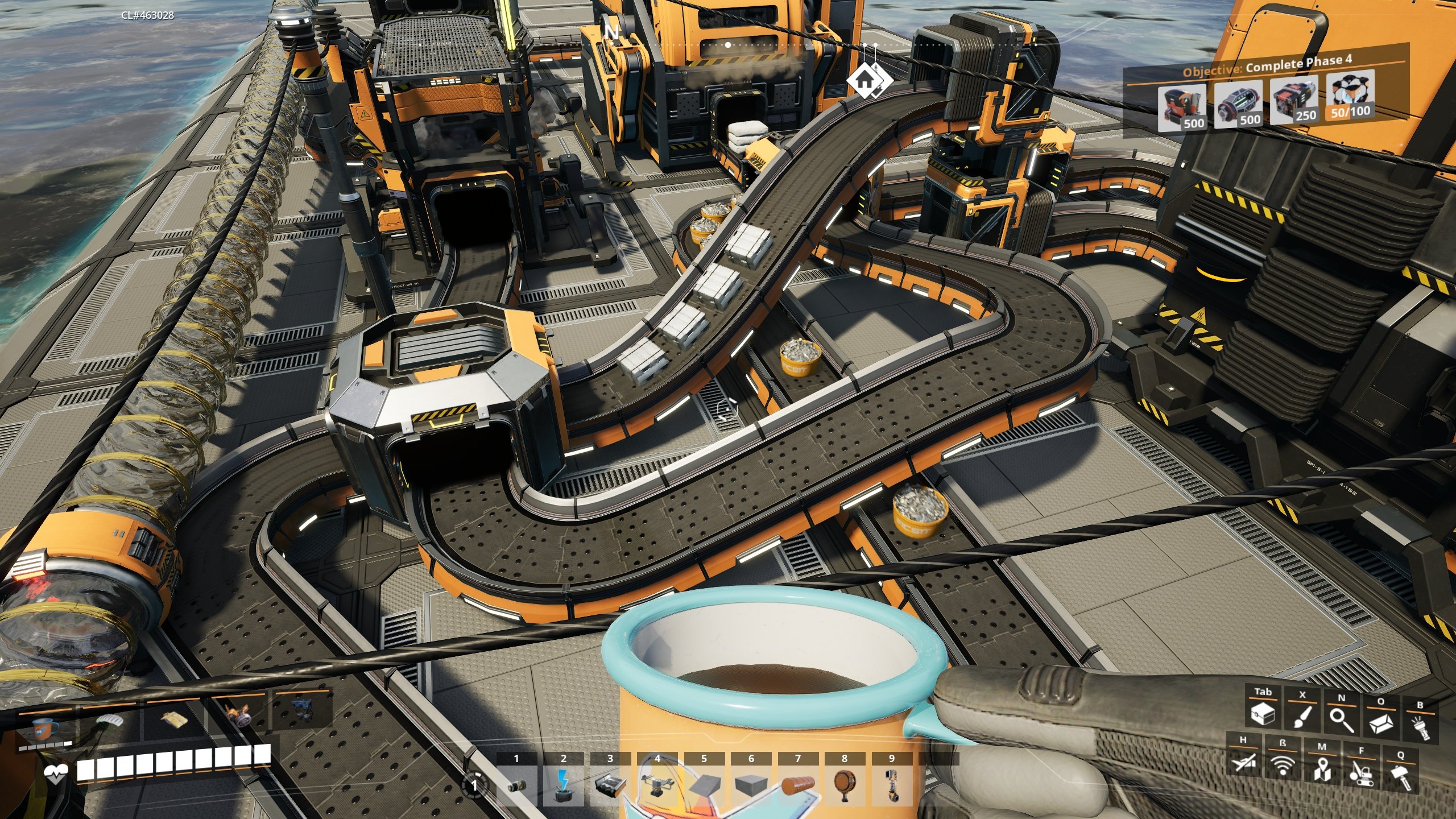Toggle the Wi-Fi signal icon labeled ß
The width and height of the screenshot is (1456, 819).
[1282, 766]
